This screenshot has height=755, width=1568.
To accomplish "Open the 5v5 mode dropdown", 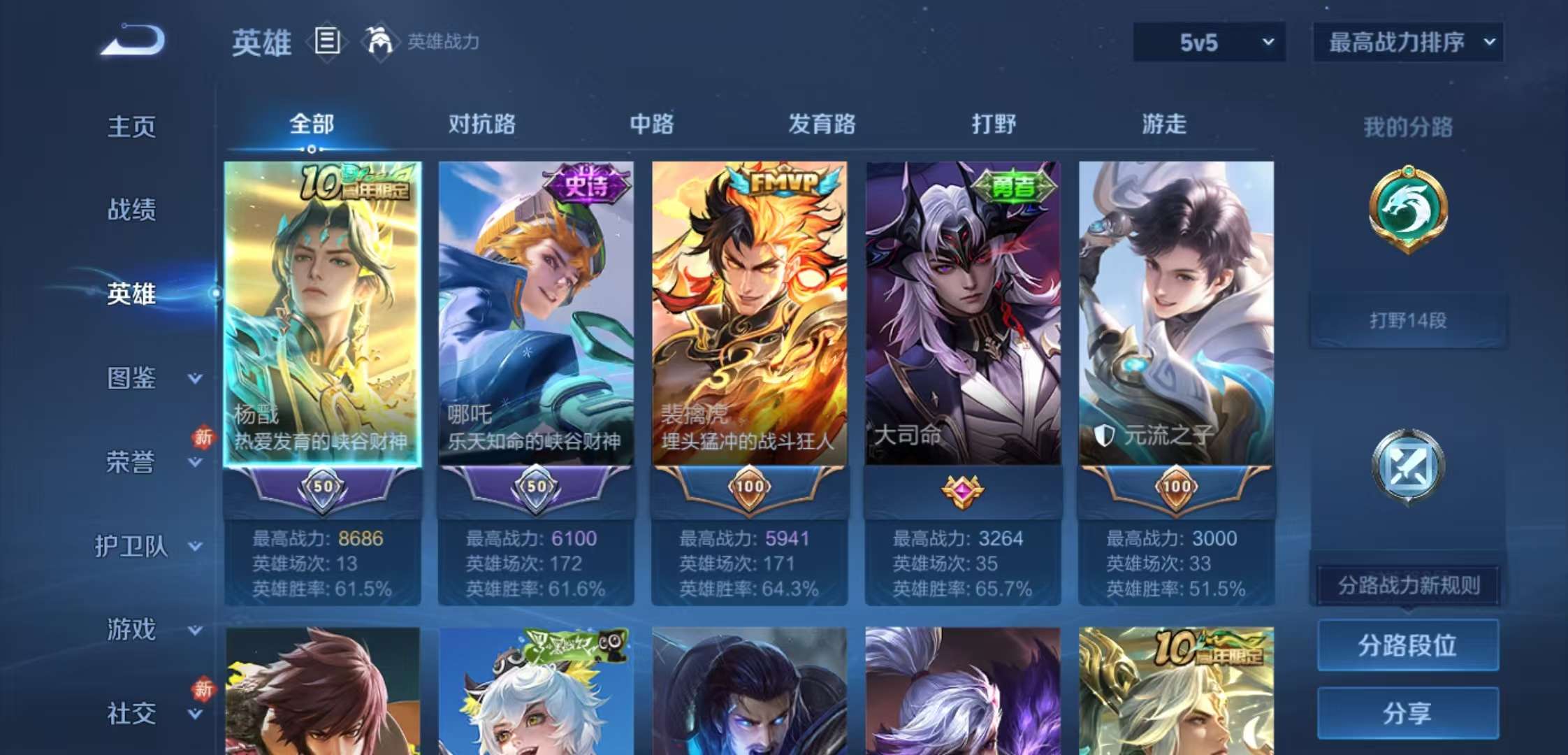I will pos(1207,42).
